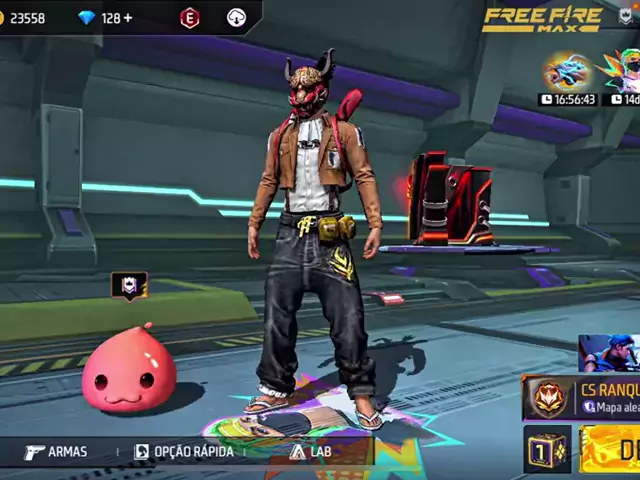Open the red loot crate on platform
This screenshot has width=640, height=480.
tap(448, 198)
